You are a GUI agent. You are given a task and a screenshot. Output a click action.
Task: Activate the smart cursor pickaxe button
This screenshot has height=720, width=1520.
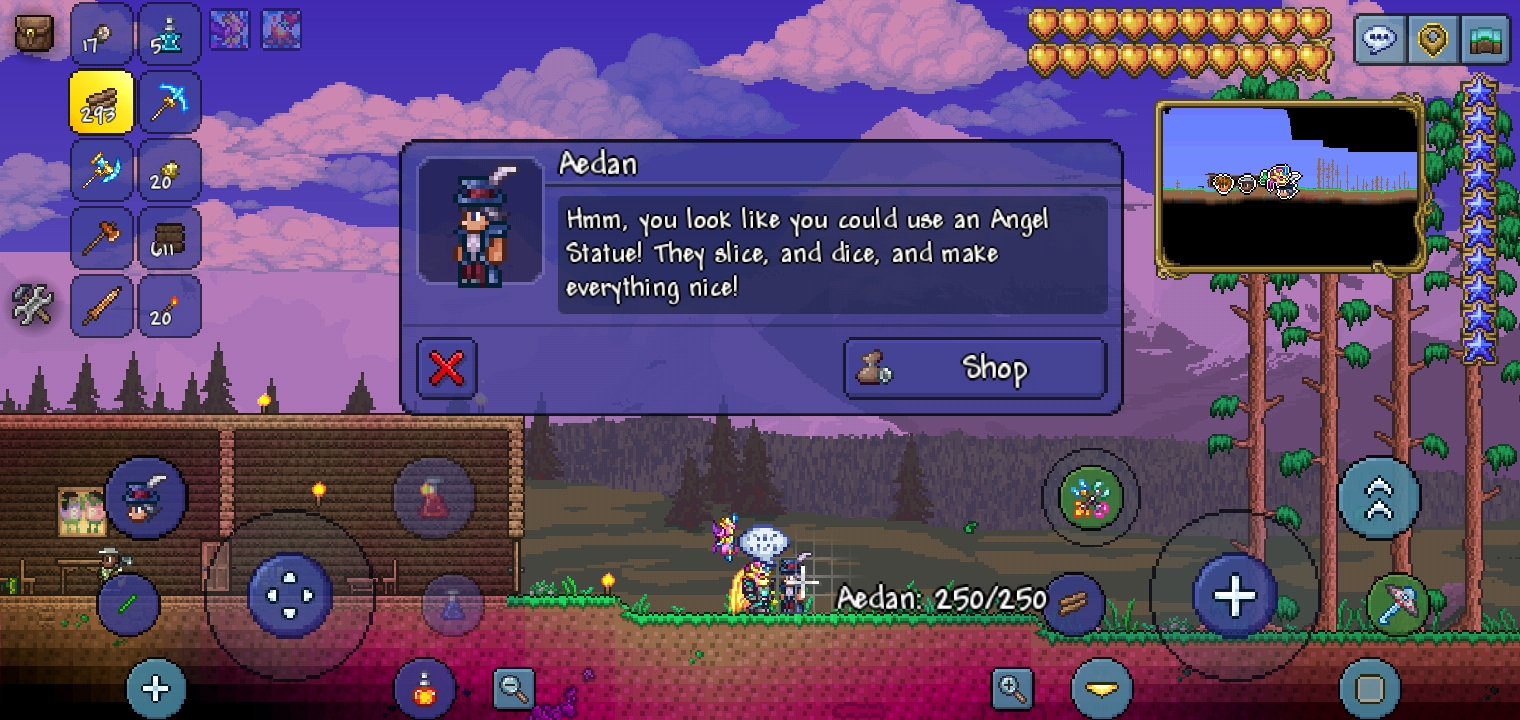coord(1397,604)
